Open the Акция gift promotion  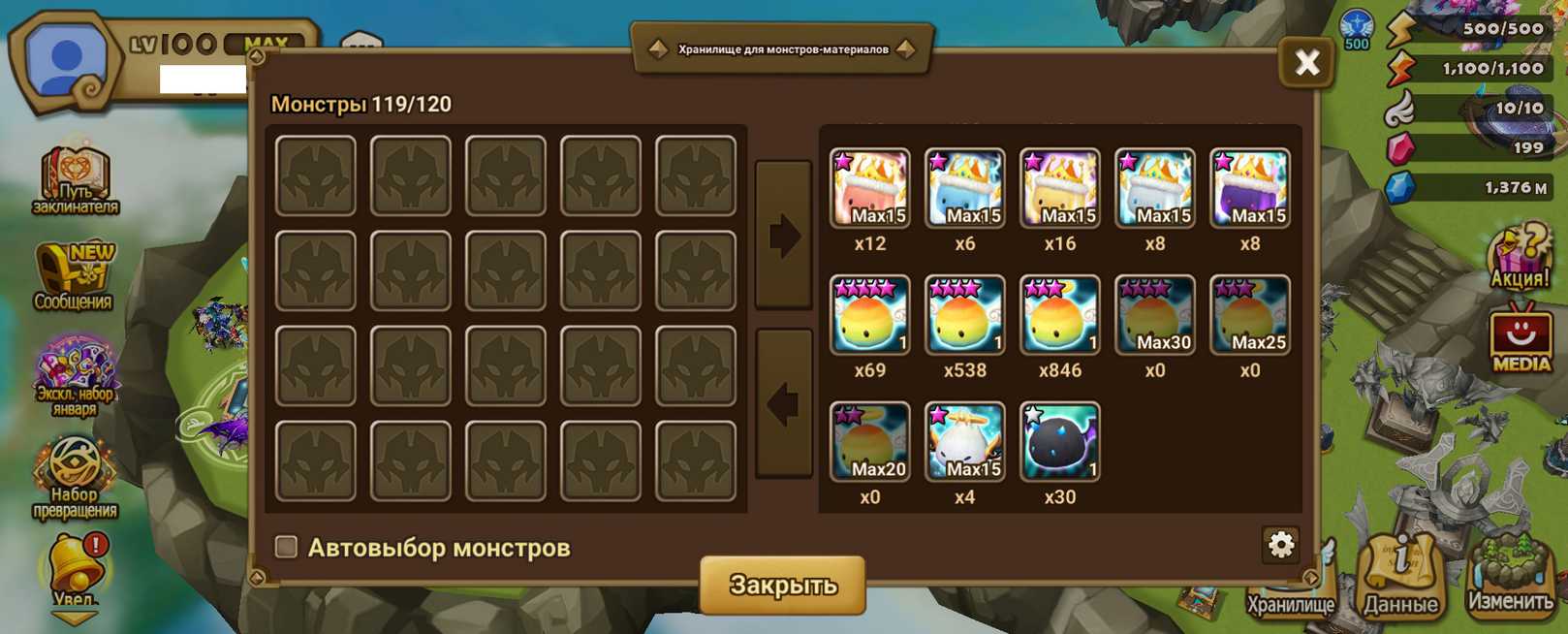[1519, 259]
